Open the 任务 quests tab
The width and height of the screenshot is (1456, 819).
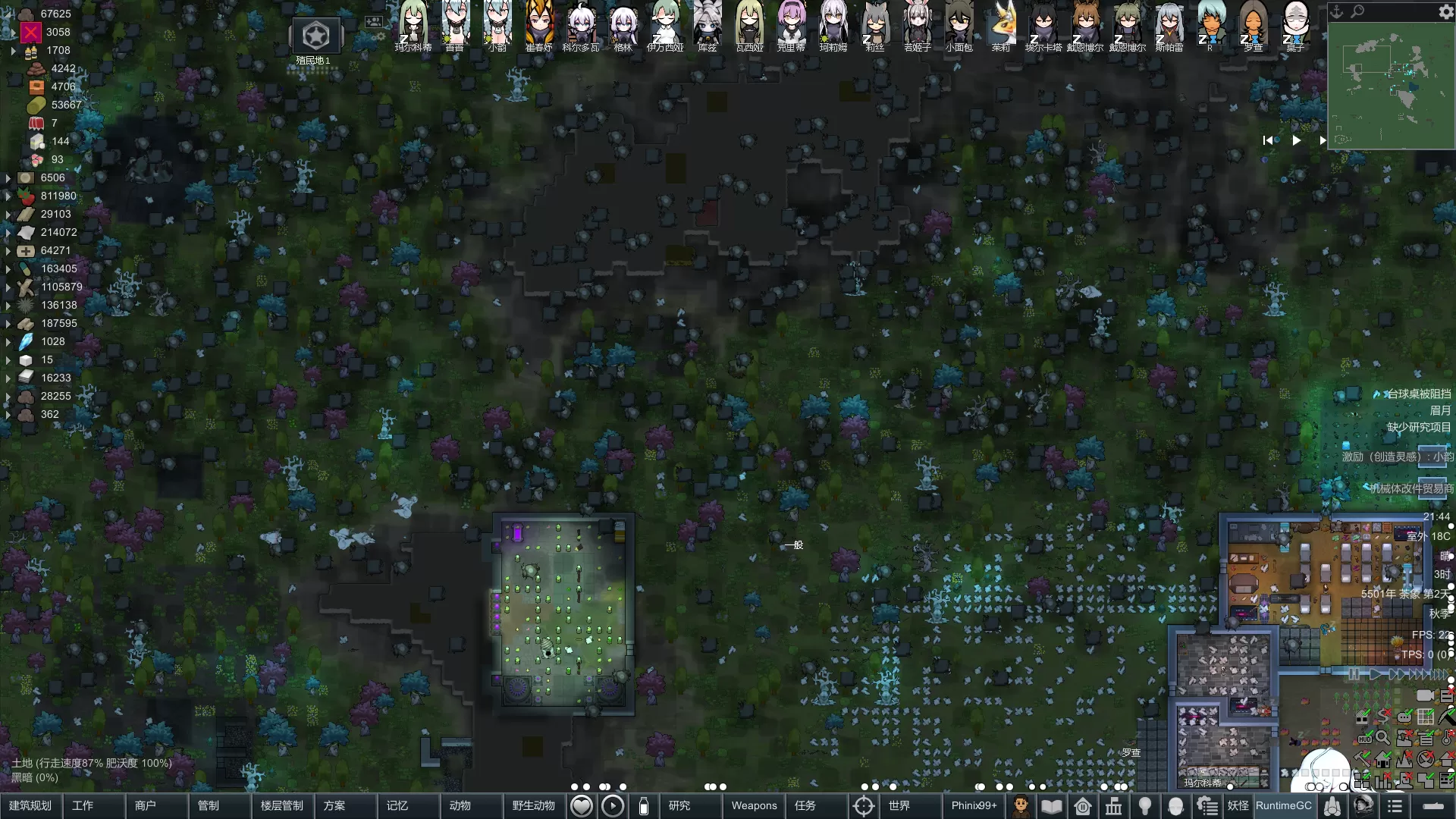[x=805, y=805]
